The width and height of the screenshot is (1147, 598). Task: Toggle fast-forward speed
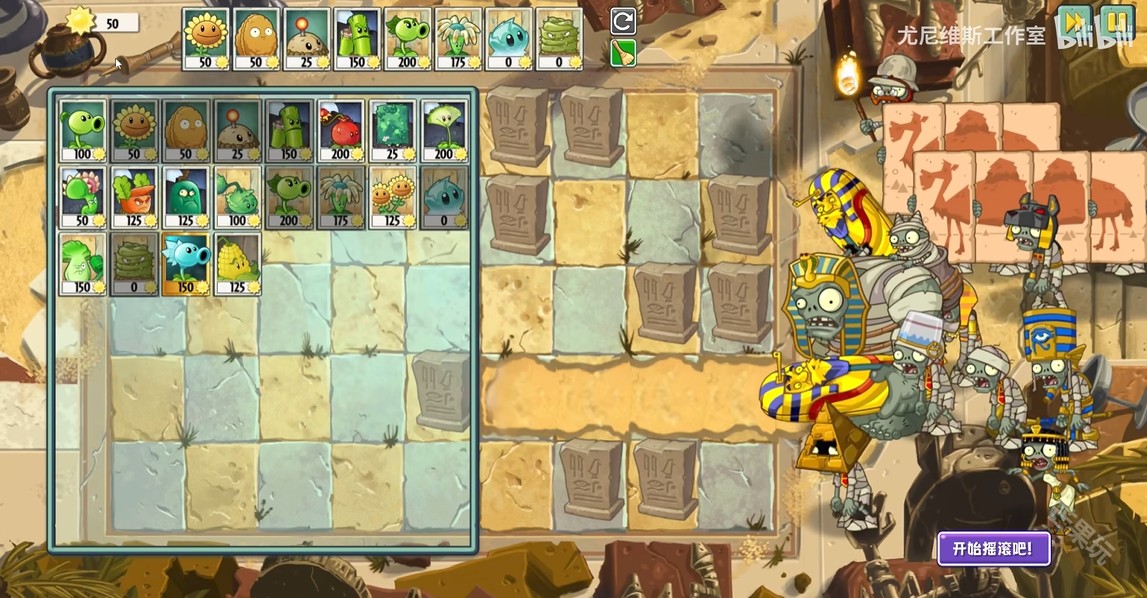point(1075,23)
